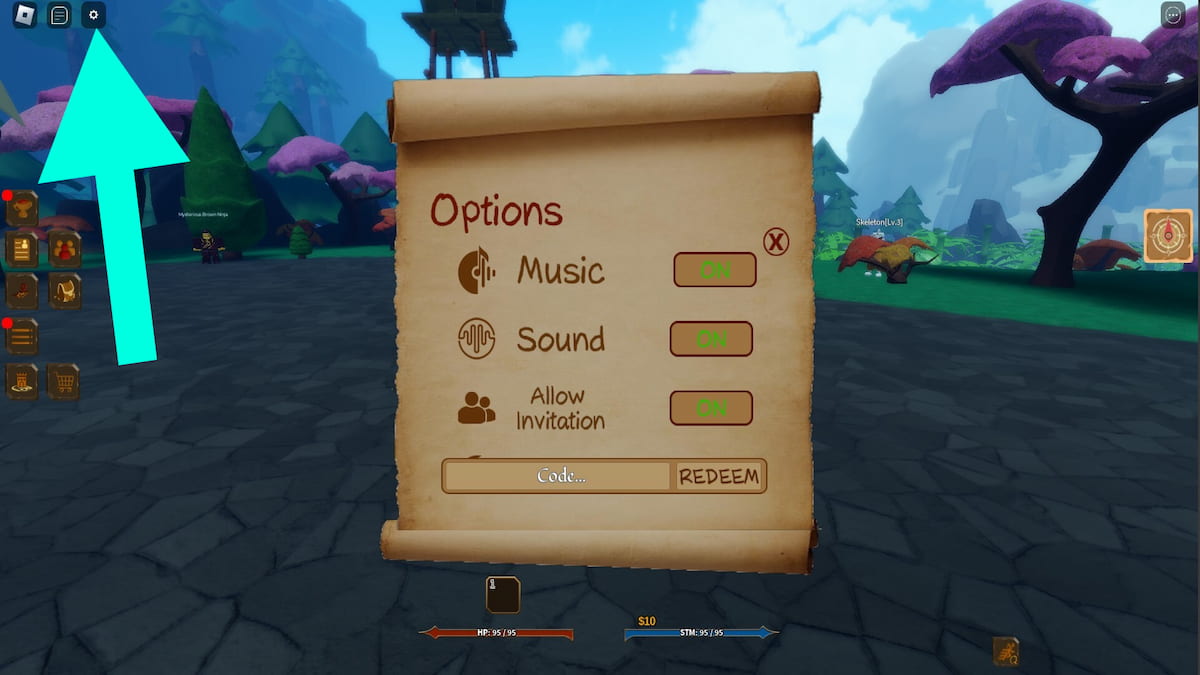Open the Roblox chat window

pos(59,16)
